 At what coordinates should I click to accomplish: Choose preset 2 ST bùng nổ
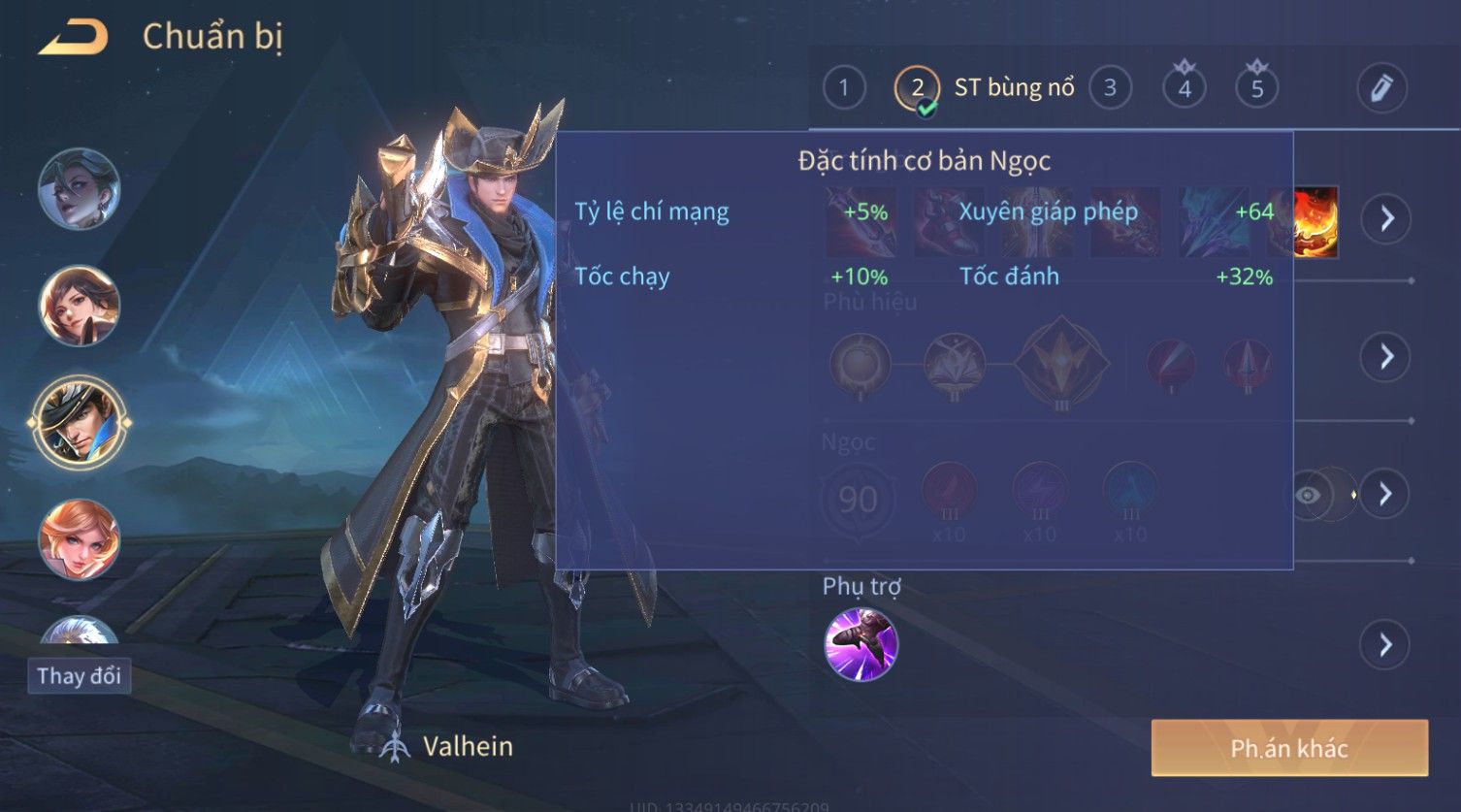tap(918, 88)
